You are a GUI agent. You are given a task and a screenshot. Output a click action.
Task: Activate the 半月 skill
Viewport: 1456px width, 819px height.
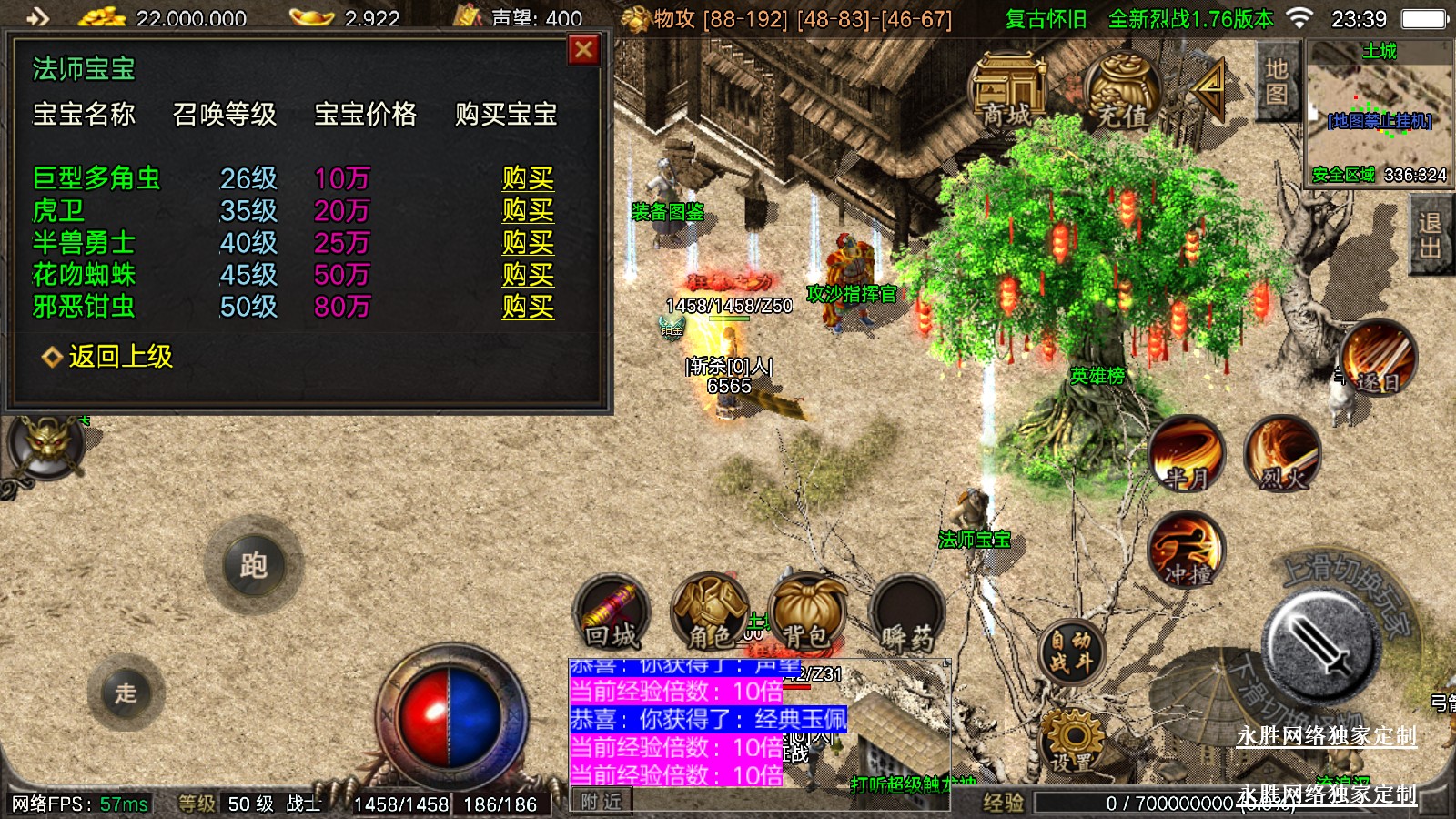coord(1186,452)
